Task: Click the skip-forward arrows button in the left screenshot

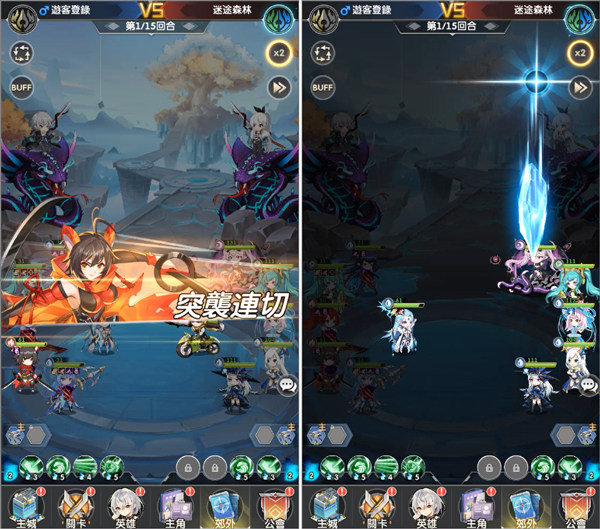Action: pyautogui.click(x=278, y=87)
